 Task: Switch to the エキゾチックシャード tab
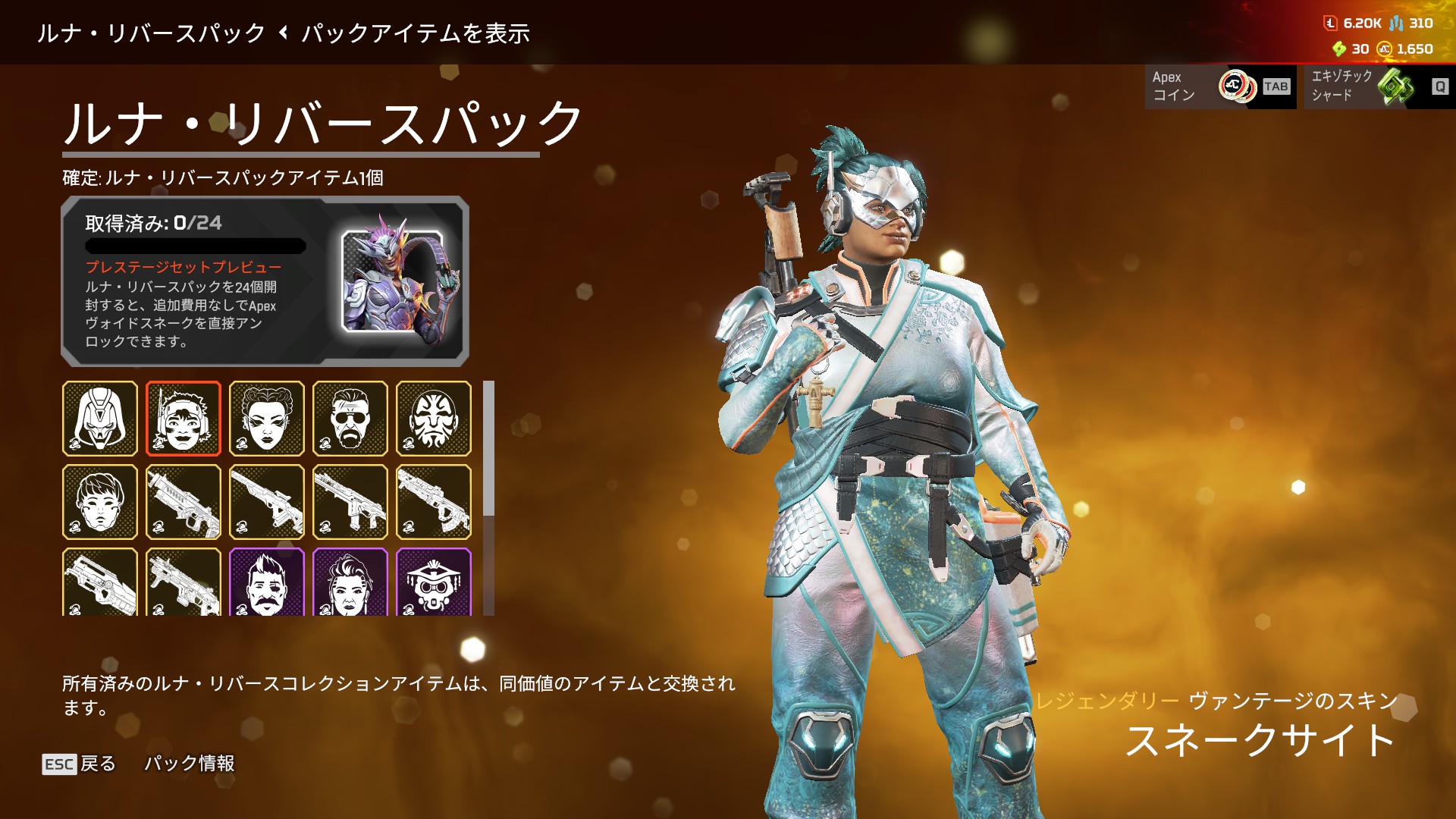pos(1379,86)
